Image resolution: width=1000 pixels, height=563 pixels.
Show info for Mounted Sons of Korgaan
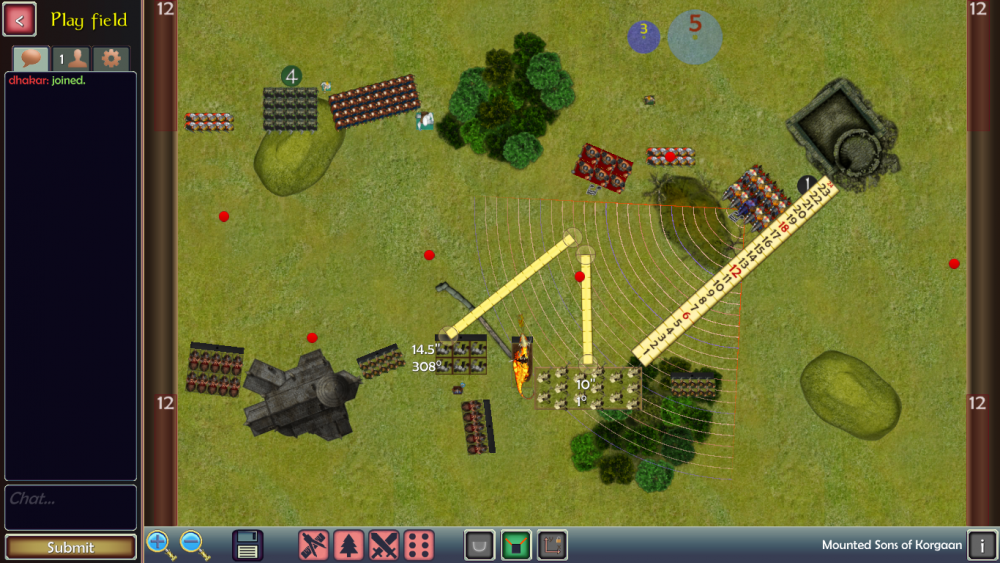(x=982, y=545)
